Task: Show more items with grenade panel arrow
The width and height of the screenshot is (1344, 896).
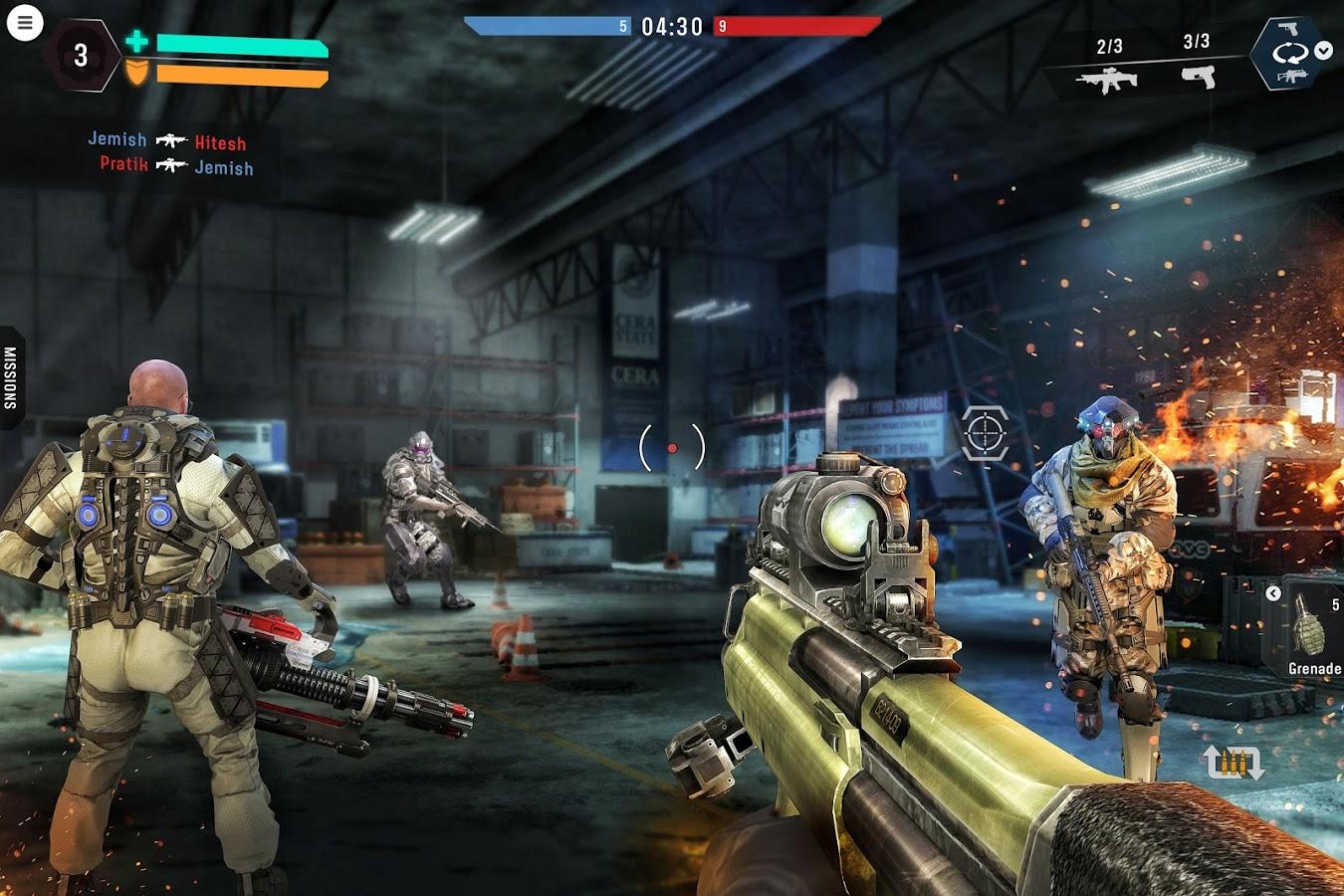Action: 1273,593
